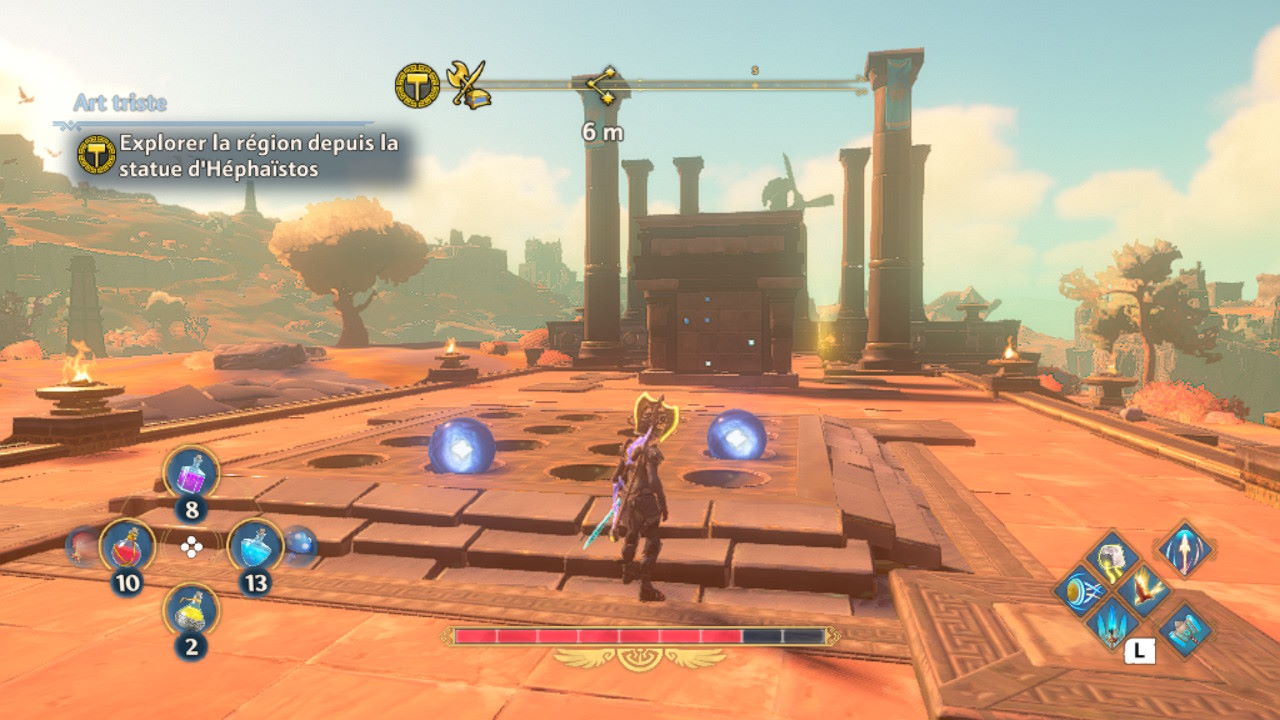Drink the red health potion

click(x=127, y=546)
